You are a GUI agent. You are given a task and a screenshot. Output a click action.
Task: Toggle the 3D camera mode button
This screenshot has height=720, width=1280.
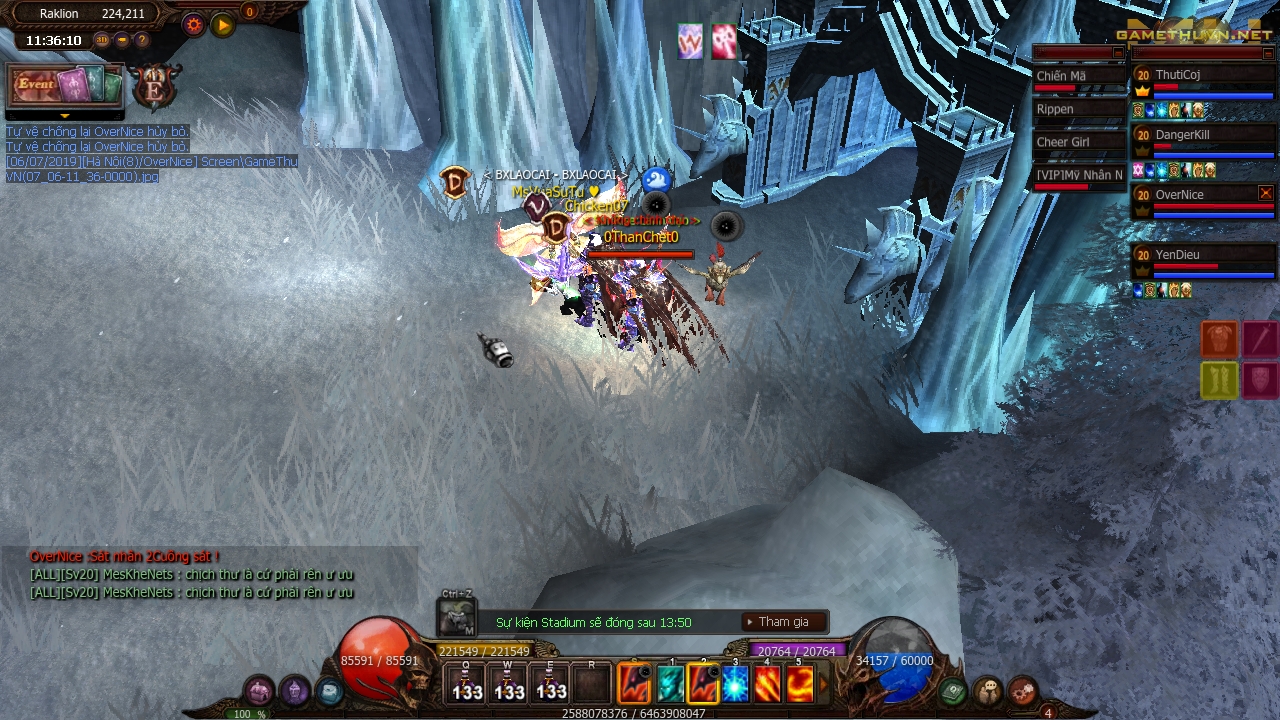tap(102, 40)
